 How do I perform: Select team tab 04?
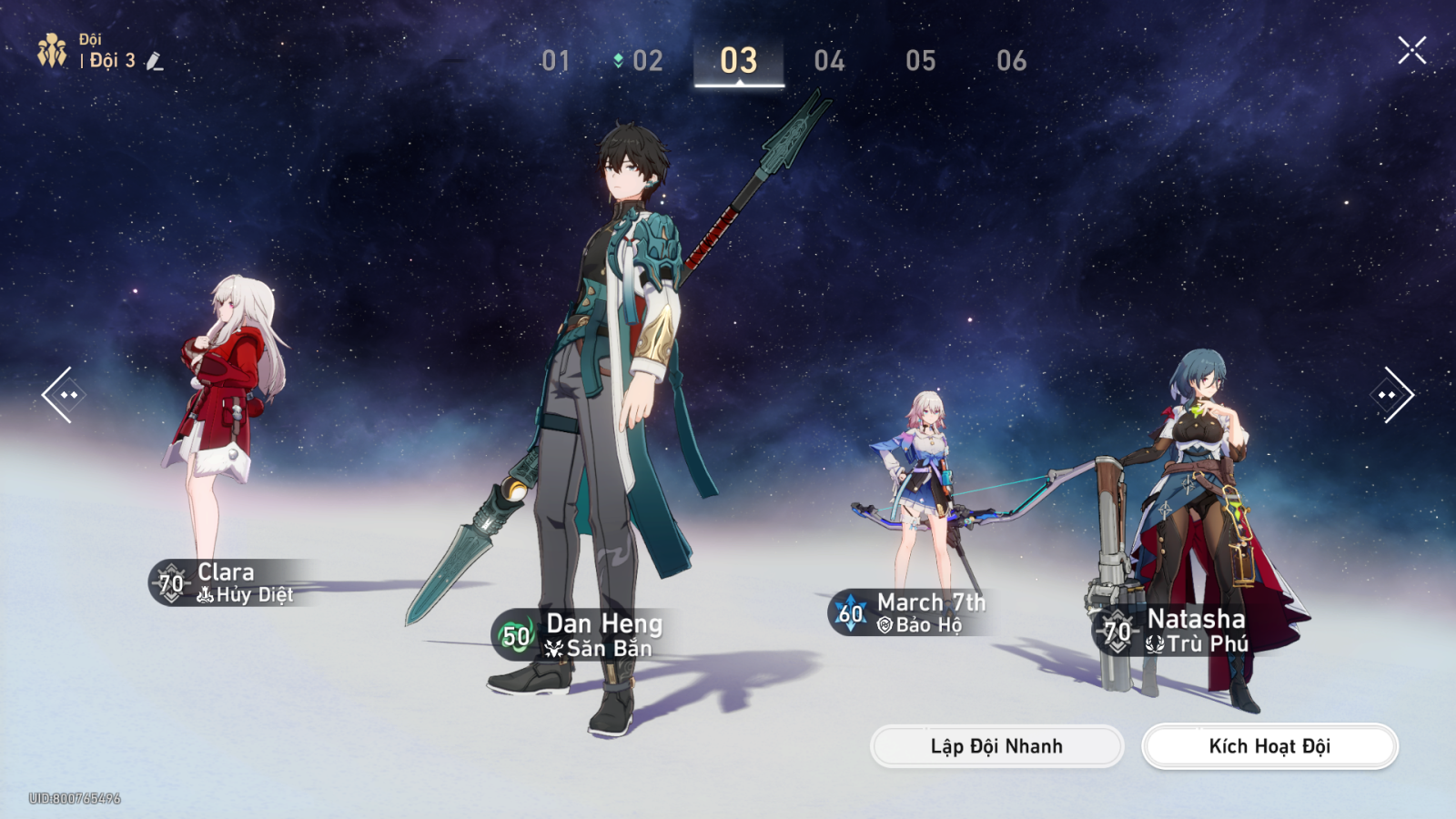click(829, 61)
